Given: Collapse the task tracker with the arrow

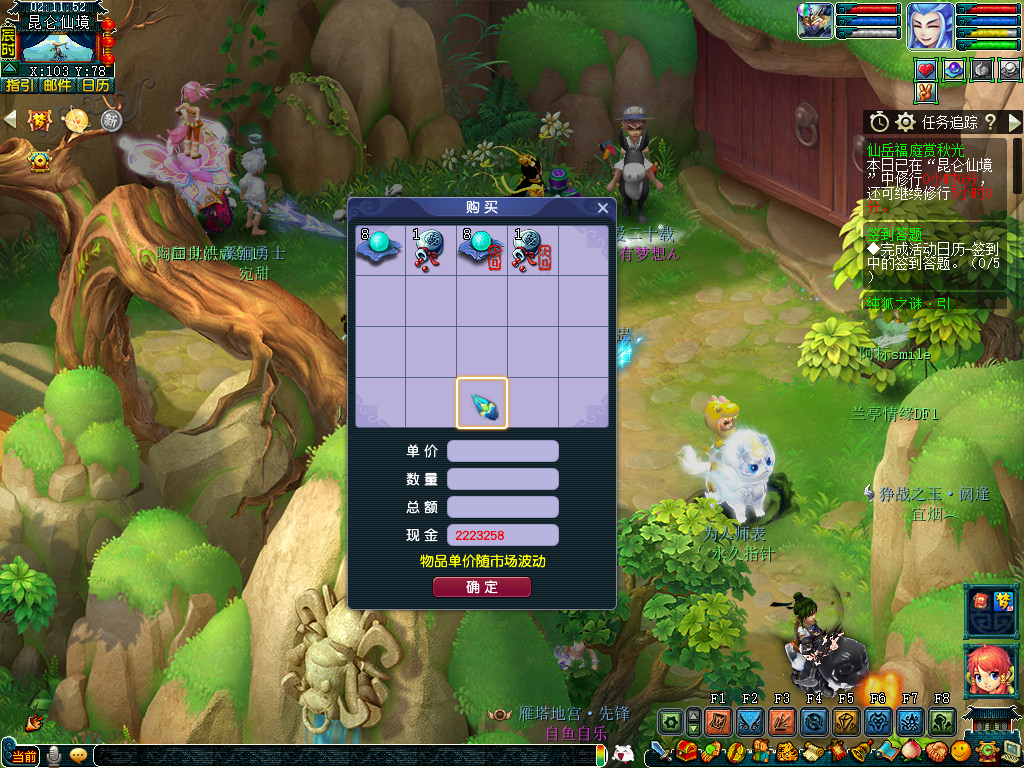Looking at the screenshot, I should tap(1014, 122).
